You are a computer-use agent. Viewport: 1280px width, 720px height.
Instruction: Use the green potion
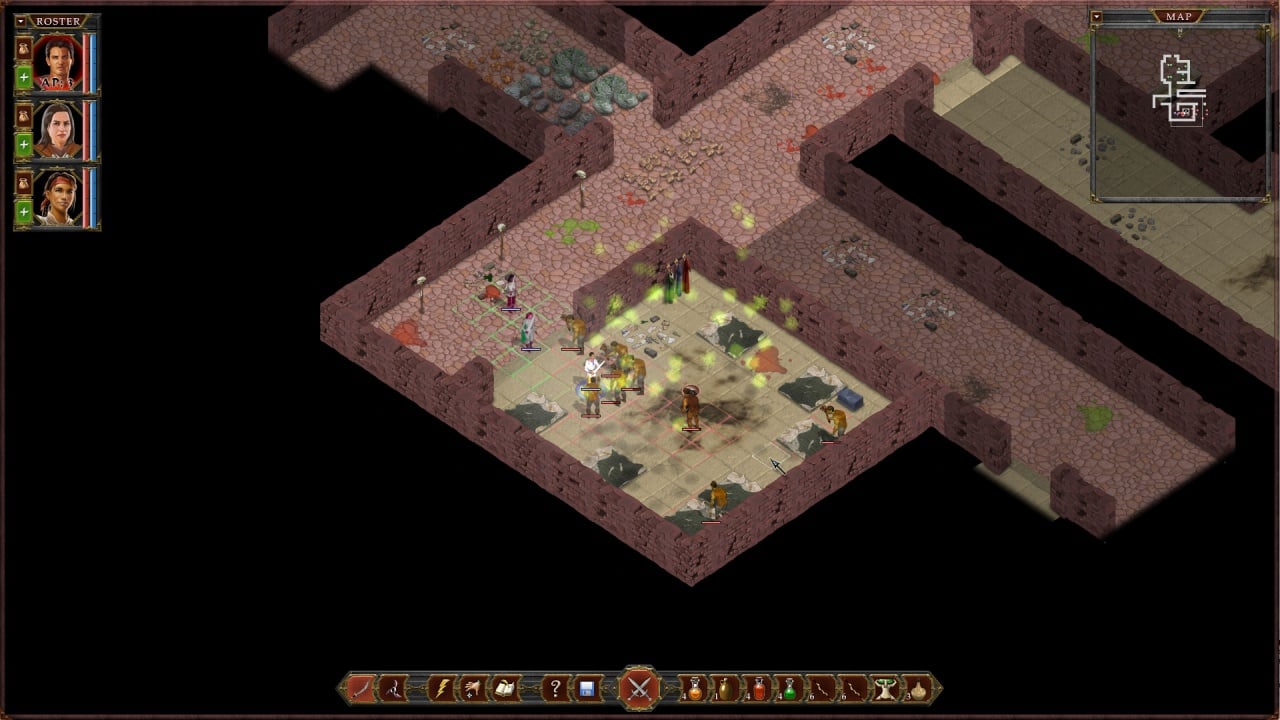[x=790, y=688]
